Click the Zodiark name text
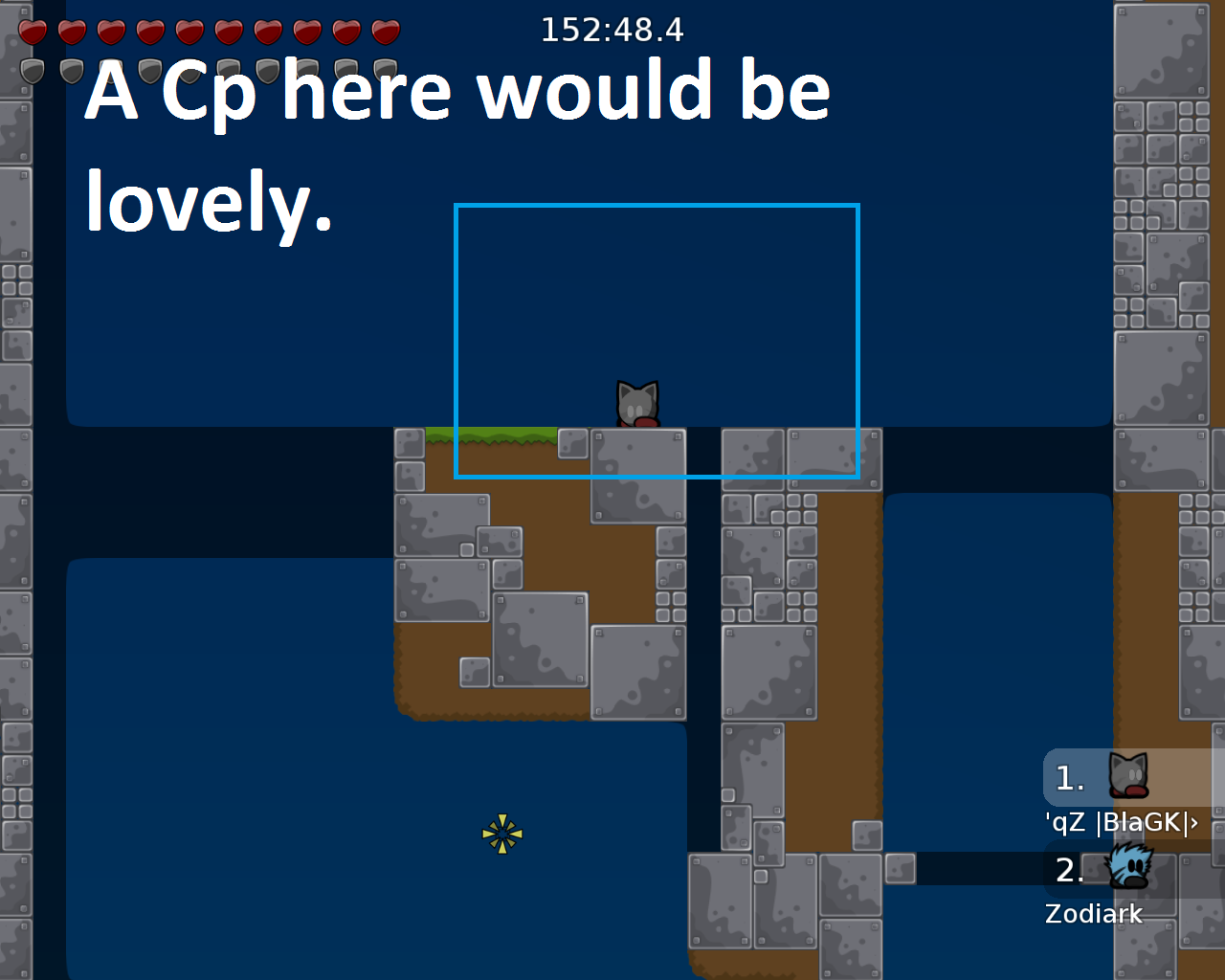The height and width of the screenshot is (980, 1225). [1093, 914]
